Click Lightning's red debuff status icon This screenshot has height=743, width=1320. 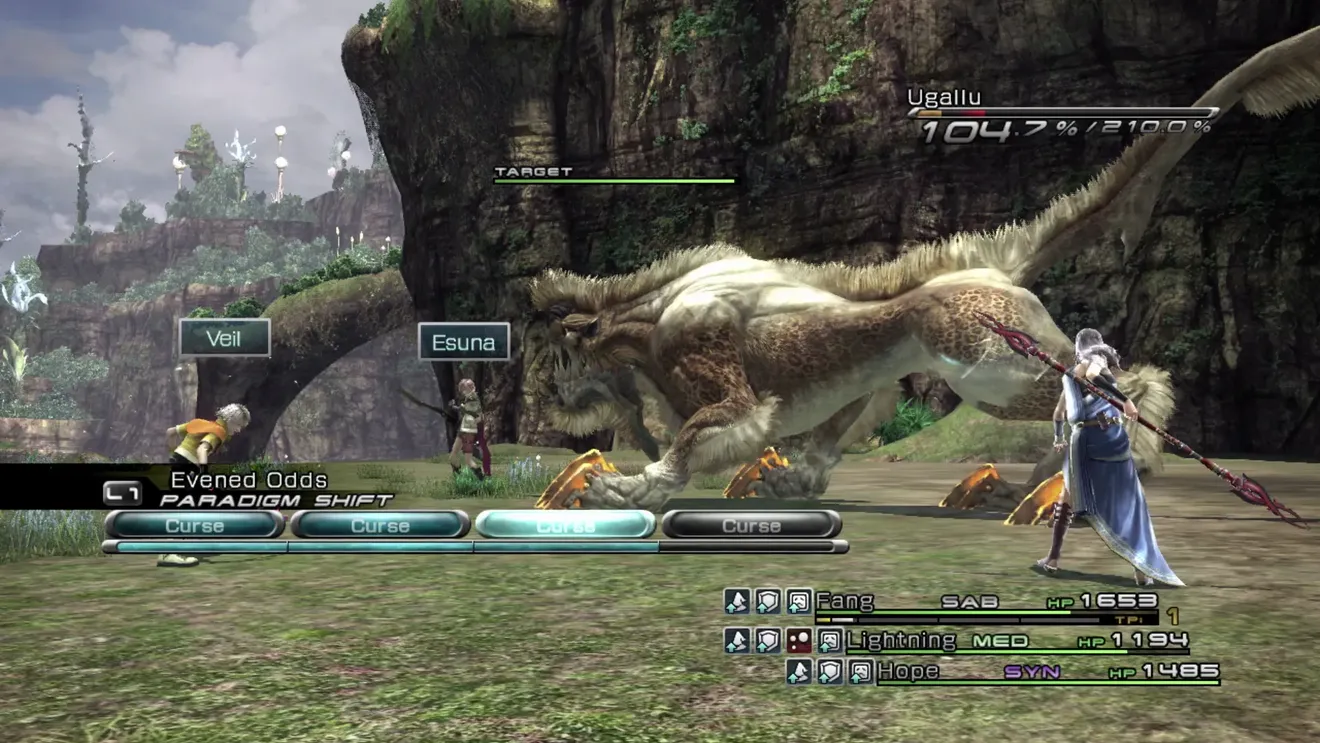coord(798,641)
